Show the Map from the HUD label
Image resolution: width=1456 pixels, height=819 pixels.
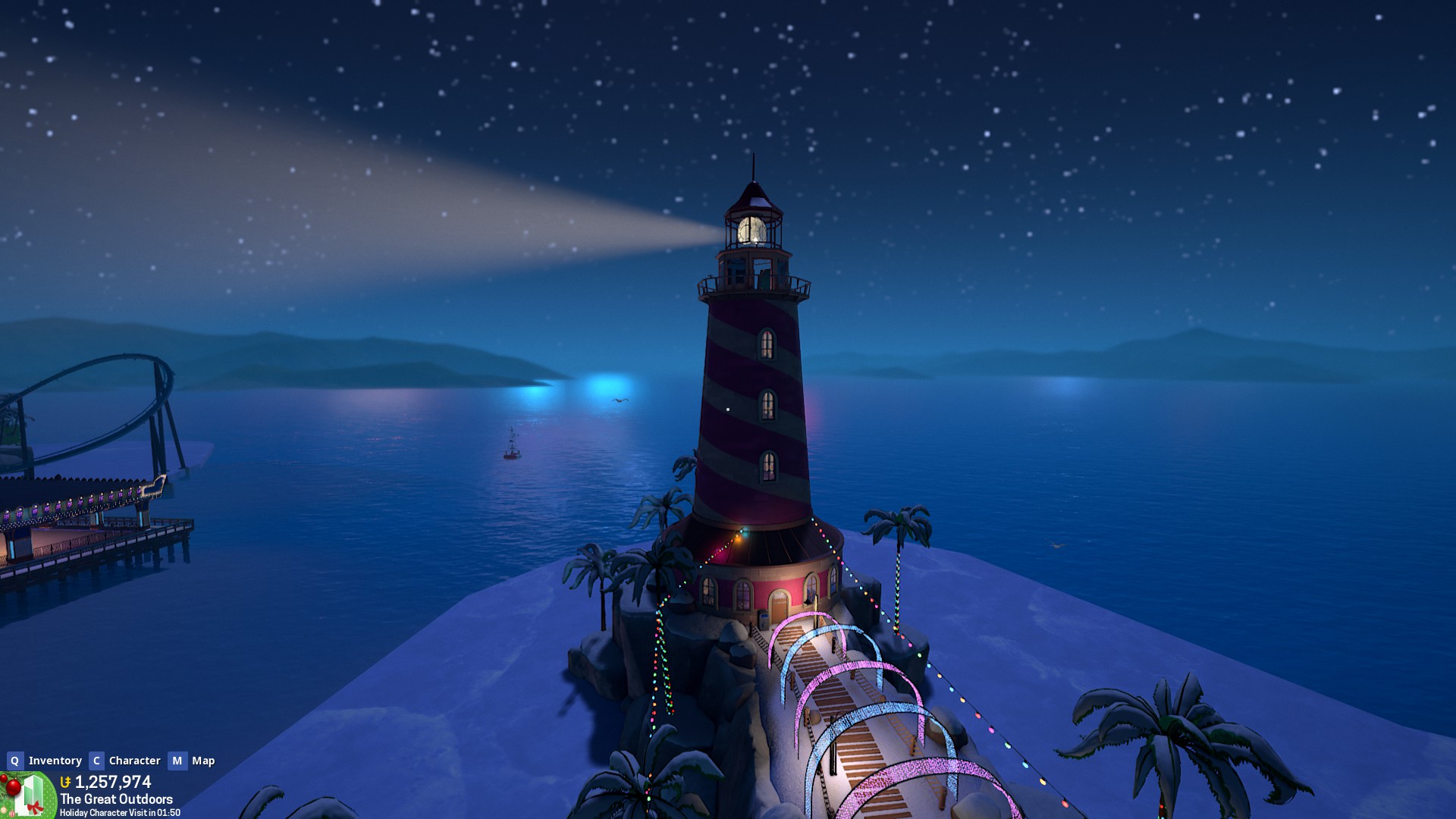[x=203, y=761]
